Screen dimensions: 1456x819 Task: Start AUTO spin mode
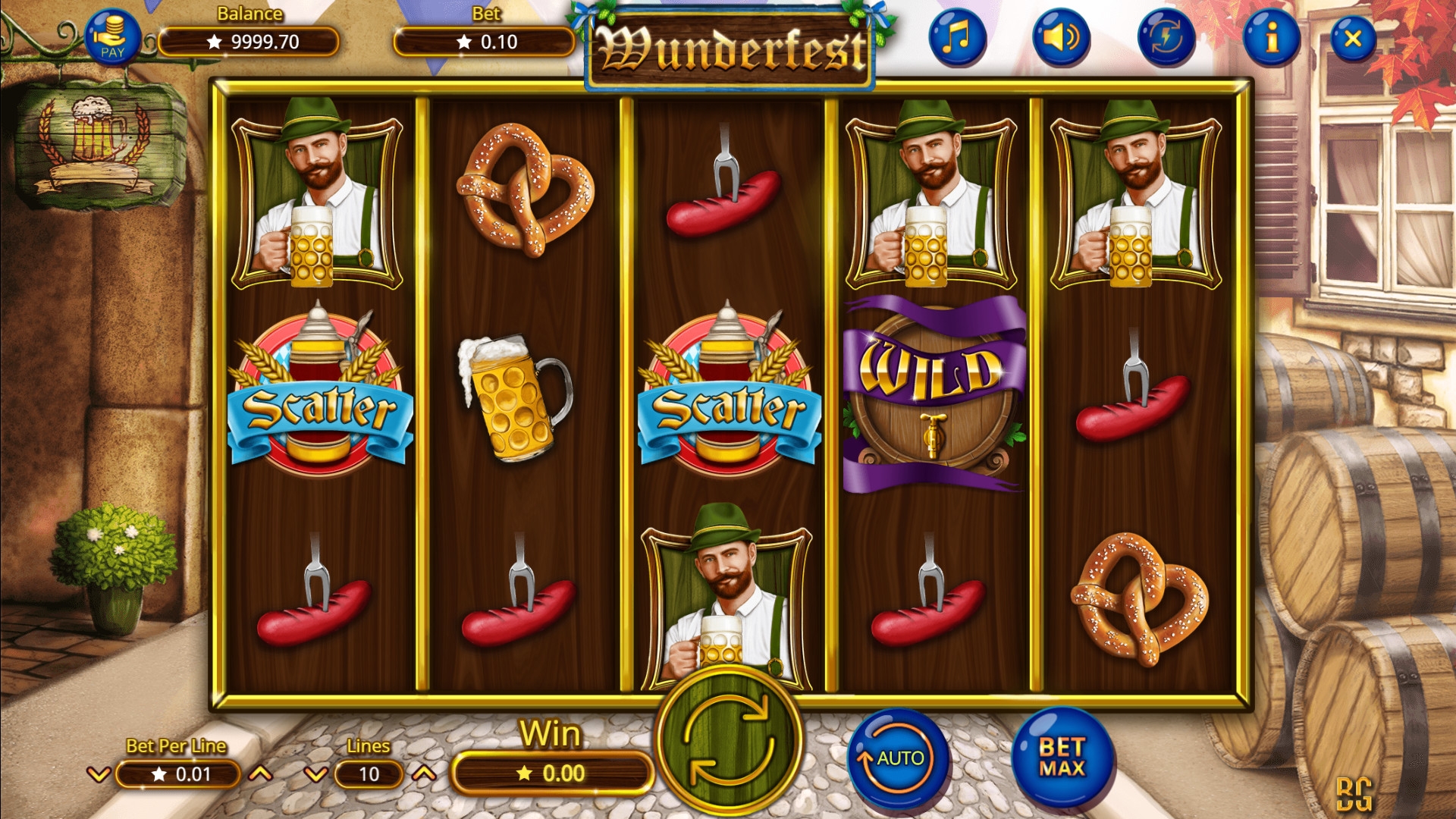pos(899,758)
